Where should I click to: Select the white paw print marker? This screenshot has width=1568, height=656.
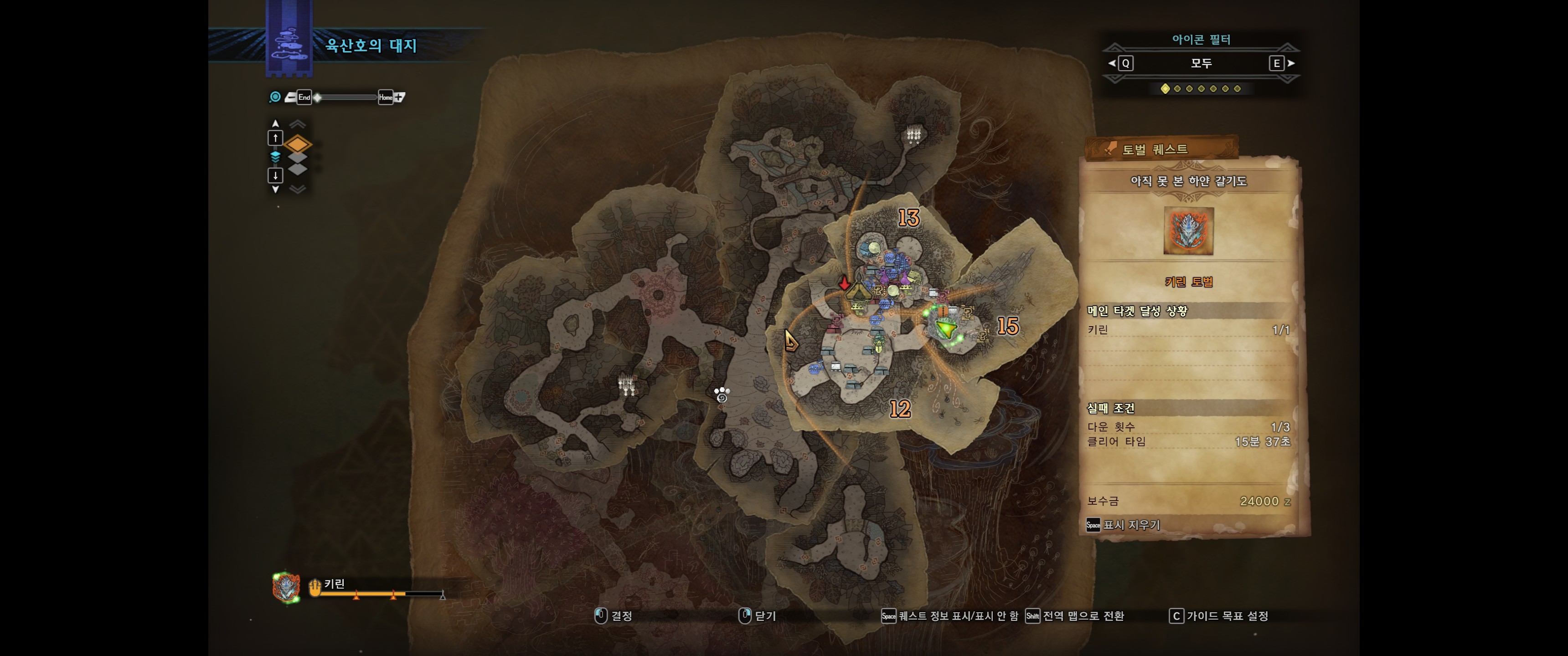(721, 395)
